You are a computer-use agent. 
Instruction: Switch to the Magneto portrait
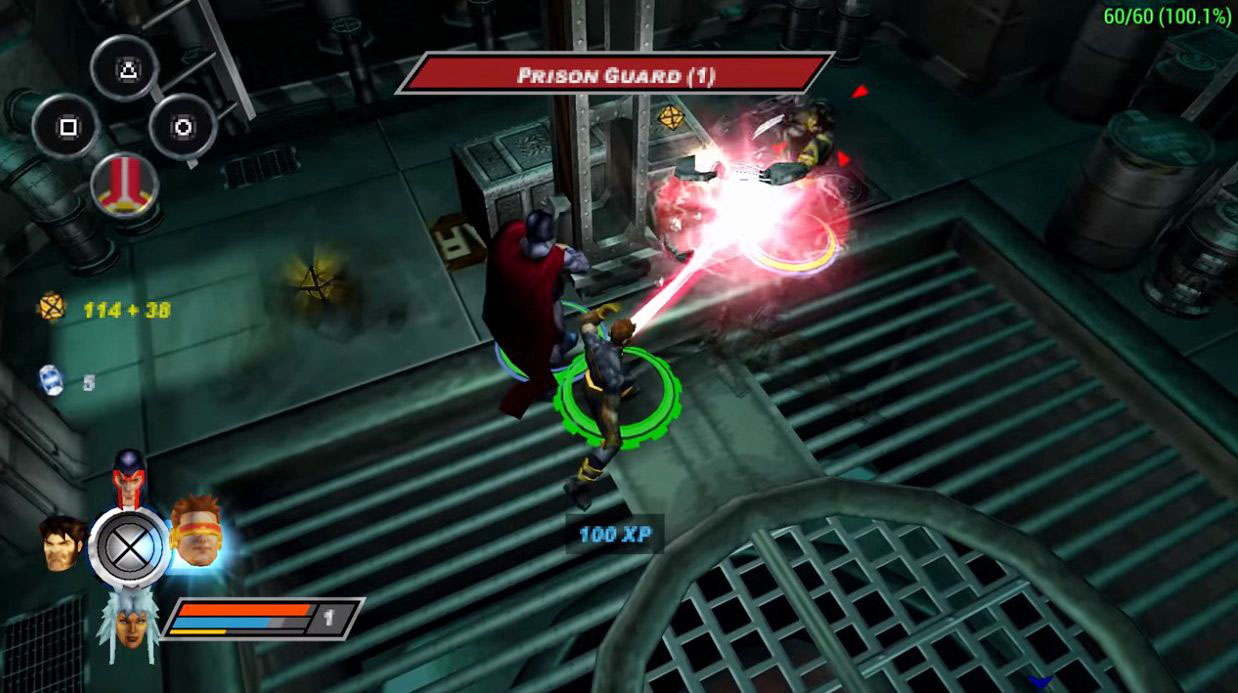[129, 477]
